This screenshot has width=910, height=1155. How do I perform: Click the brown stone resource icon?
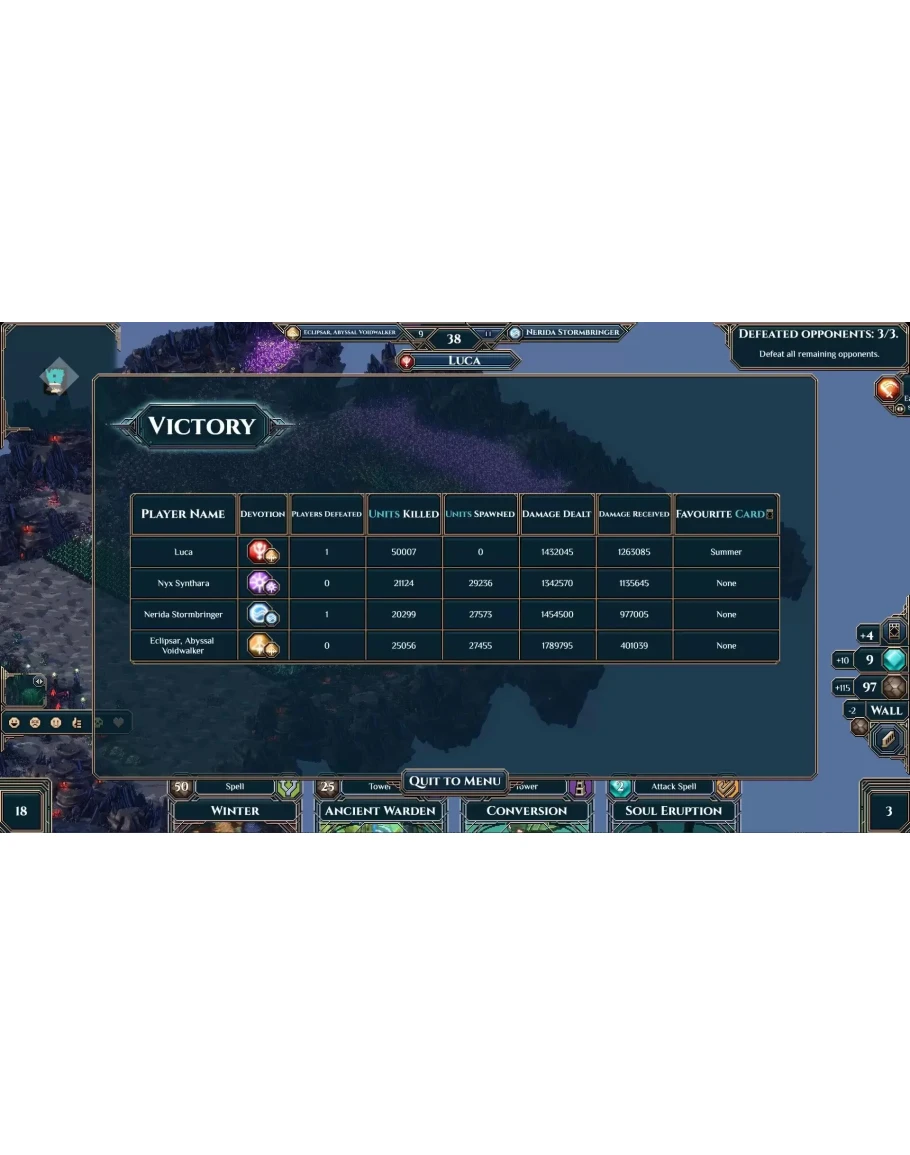point(894,687)
